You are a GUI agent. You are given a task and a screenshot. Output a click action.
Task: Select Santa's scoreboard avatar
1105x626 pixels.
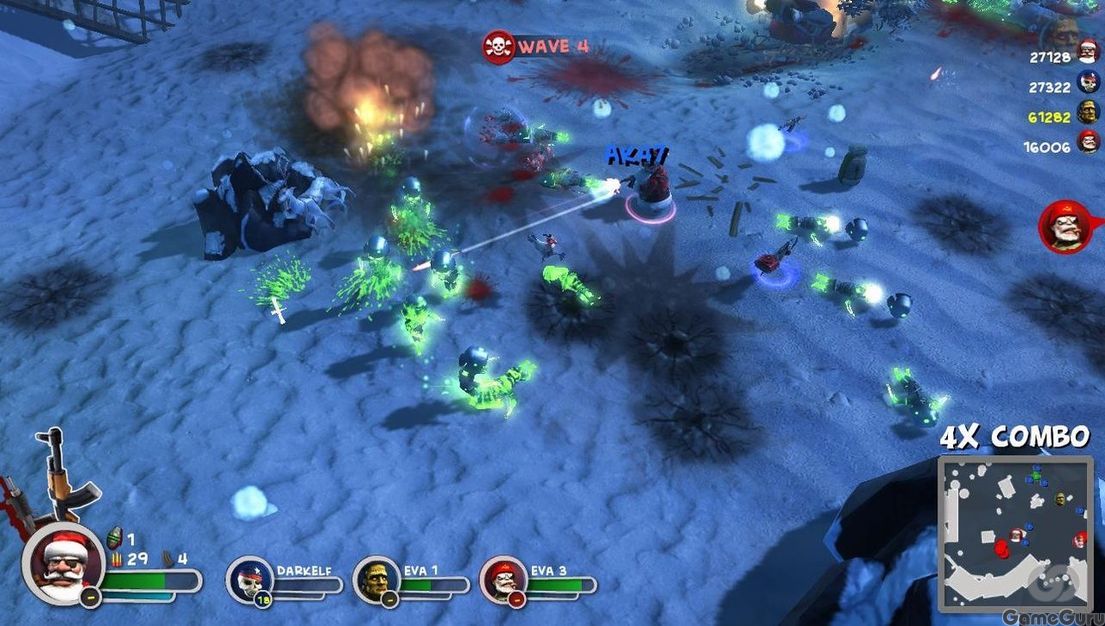[x=1088, y=56]
